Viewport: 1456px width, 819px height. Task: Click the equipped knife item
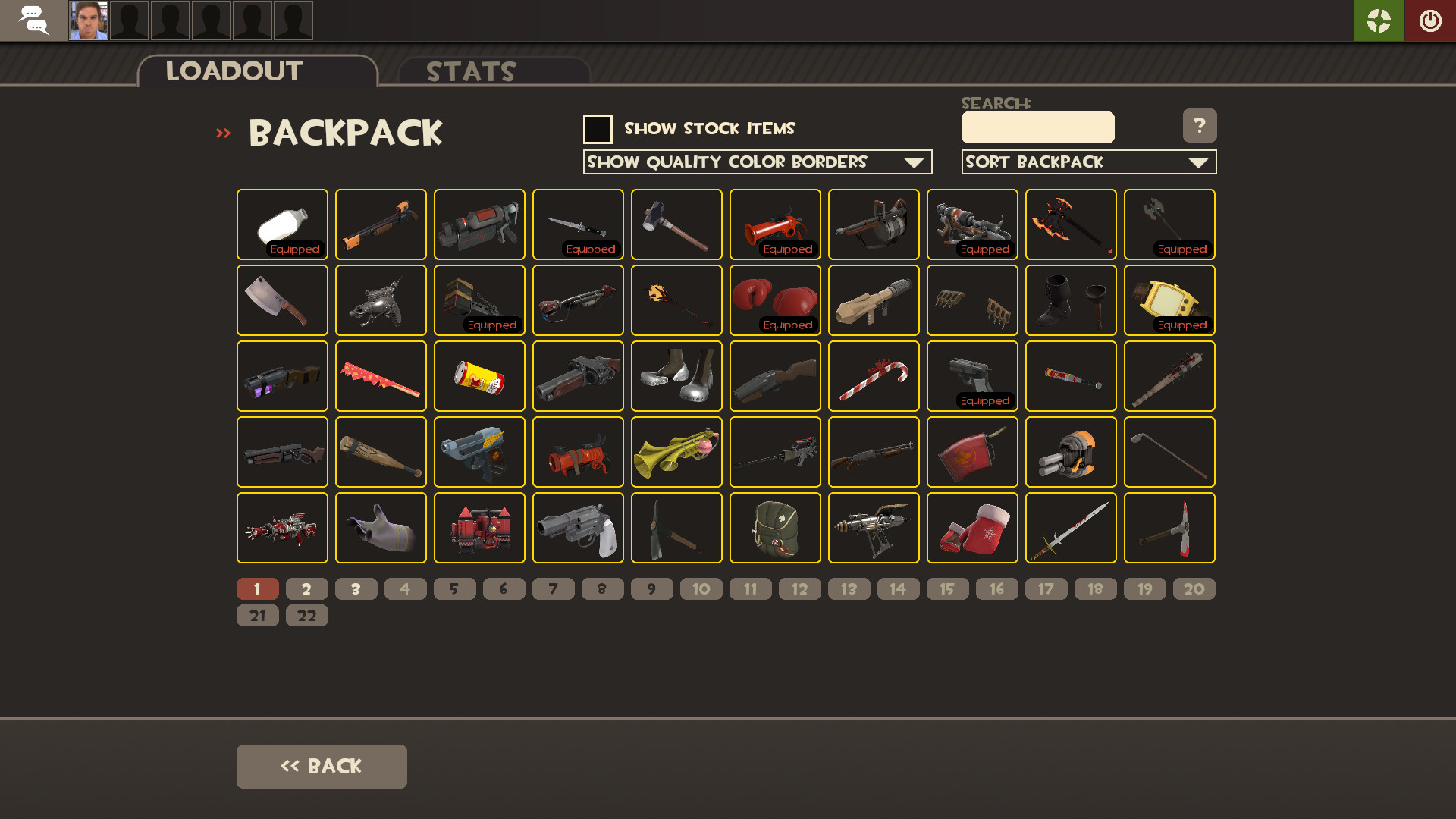578,224
